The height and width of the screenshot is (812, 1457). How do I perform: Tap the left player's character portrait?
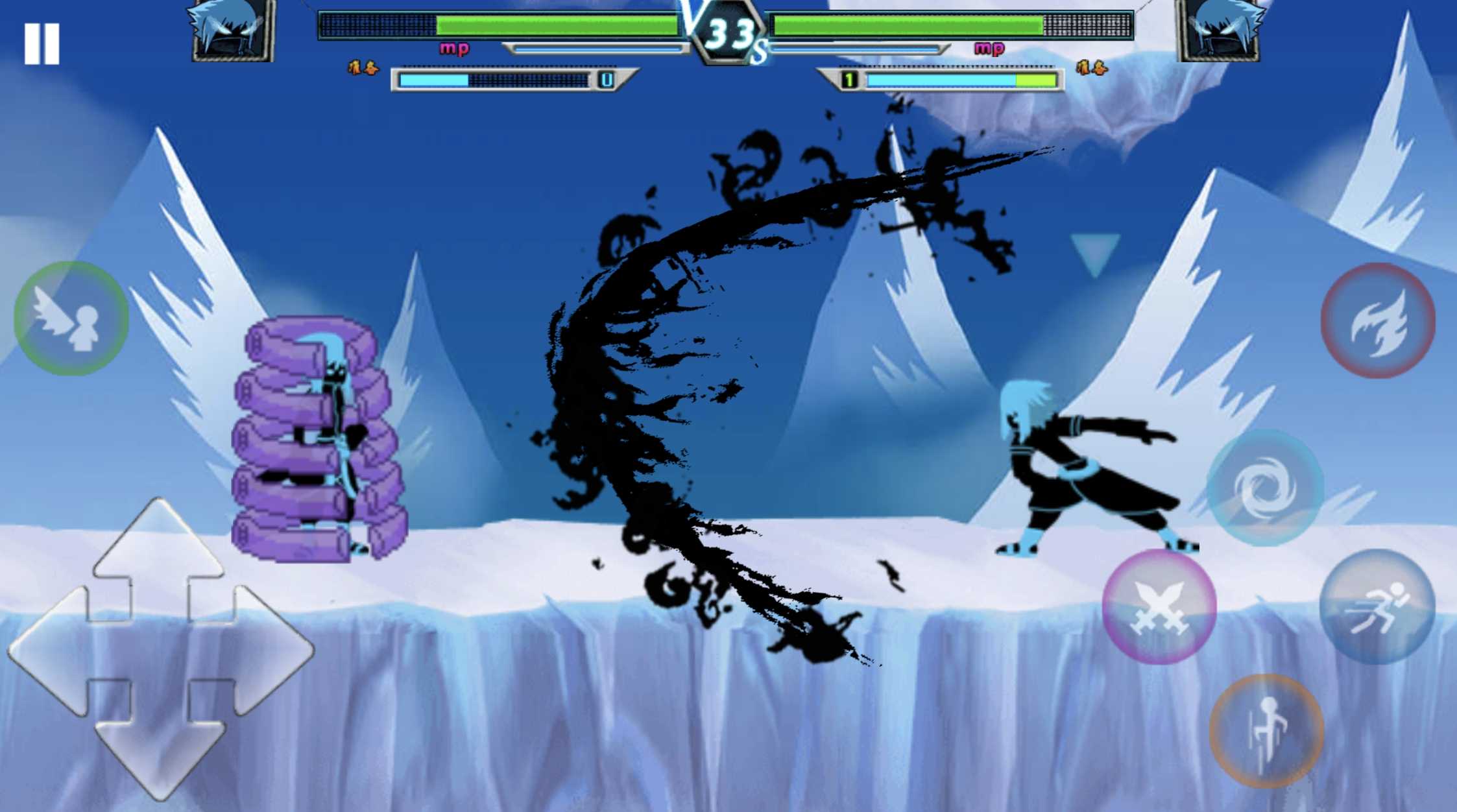[228, 31]
